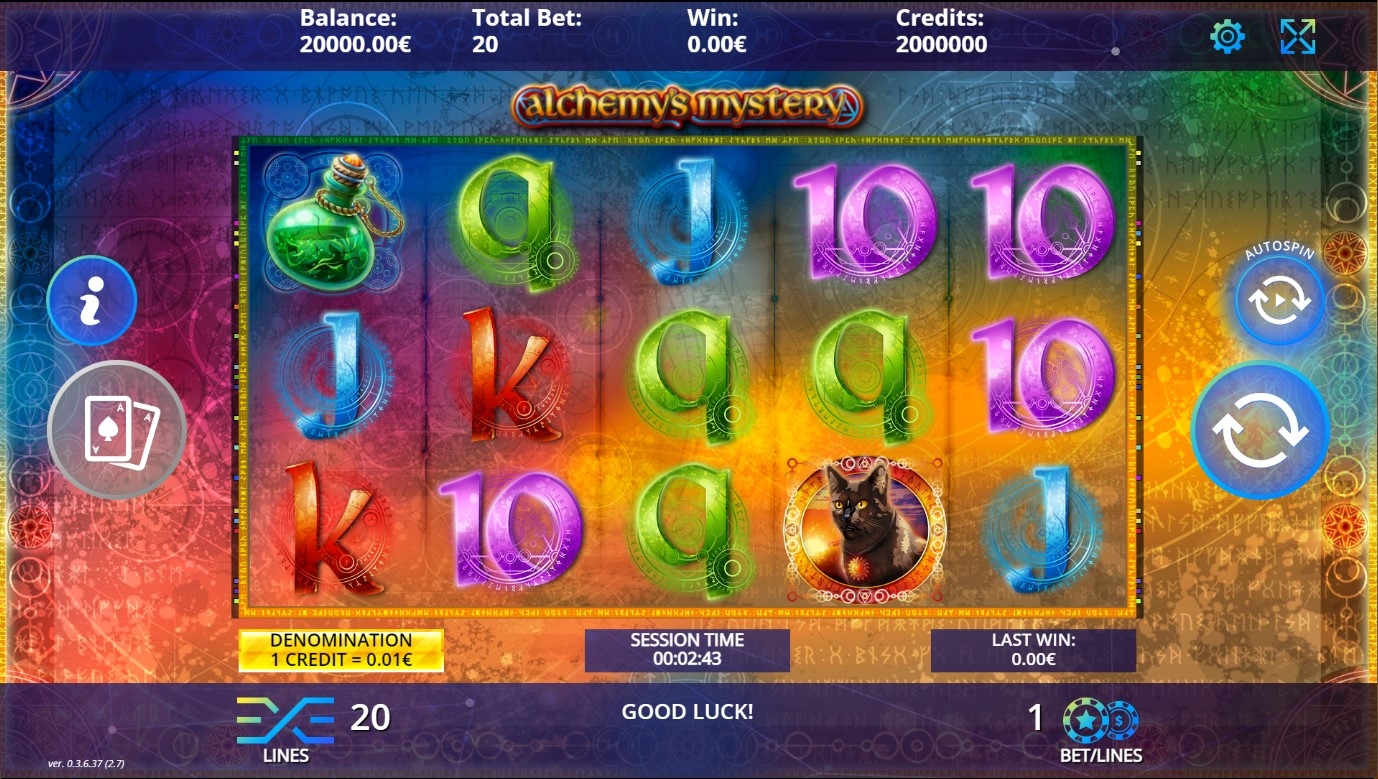Open the settings gear icon
This screenshot has height=779, width=1378.
click(1227, 37)
